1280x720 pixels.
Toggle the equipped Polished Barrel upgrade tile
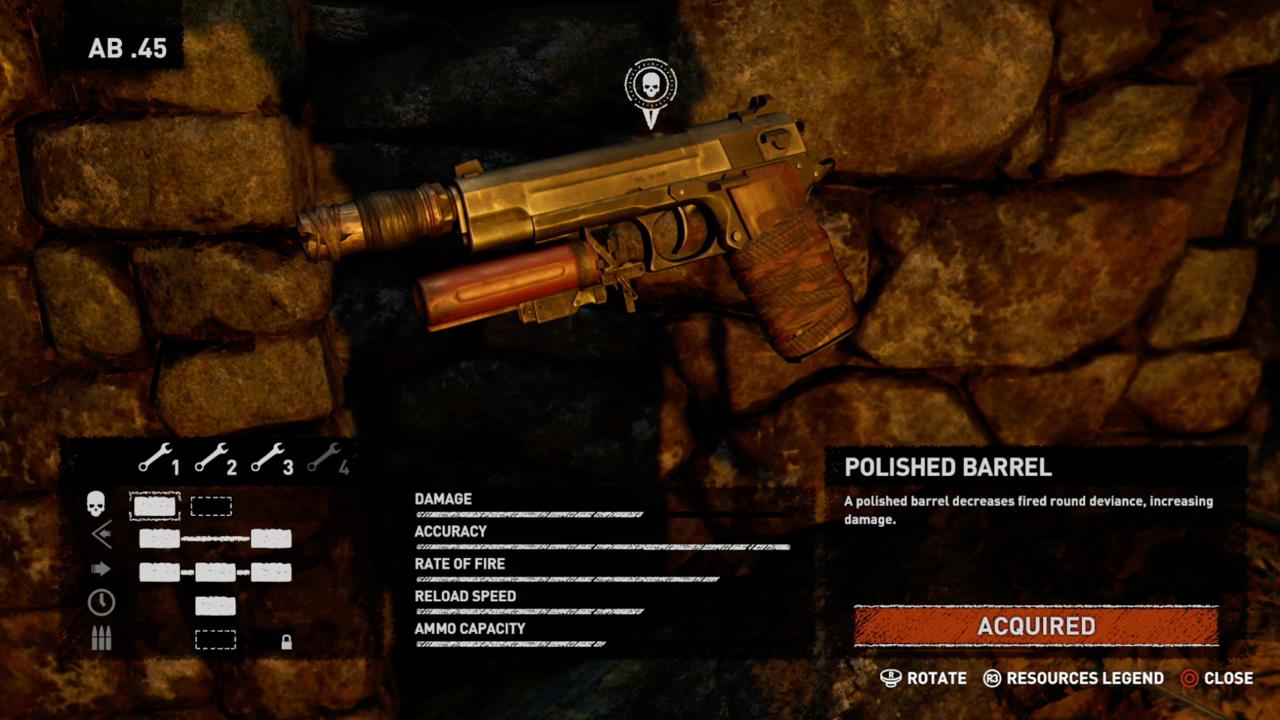click(x=153, y=505)
